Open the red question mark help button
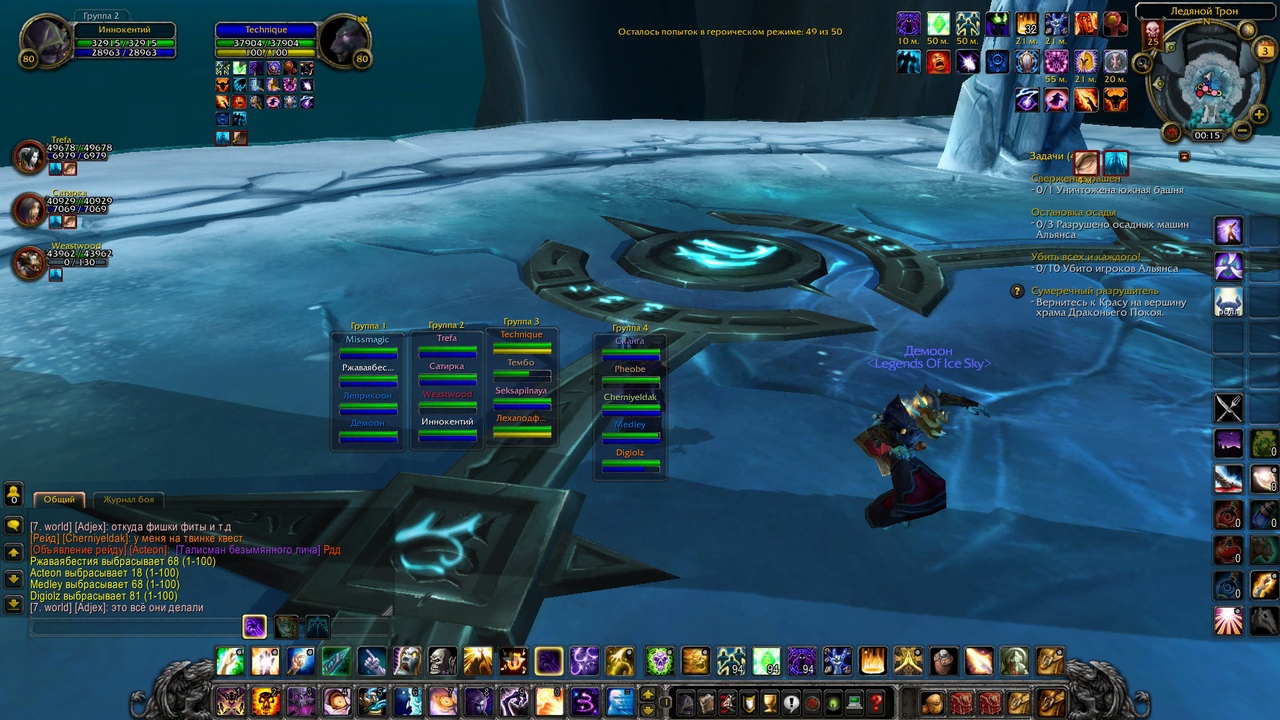This screenshot has height=720, width=1280. (x=876, y=702)
